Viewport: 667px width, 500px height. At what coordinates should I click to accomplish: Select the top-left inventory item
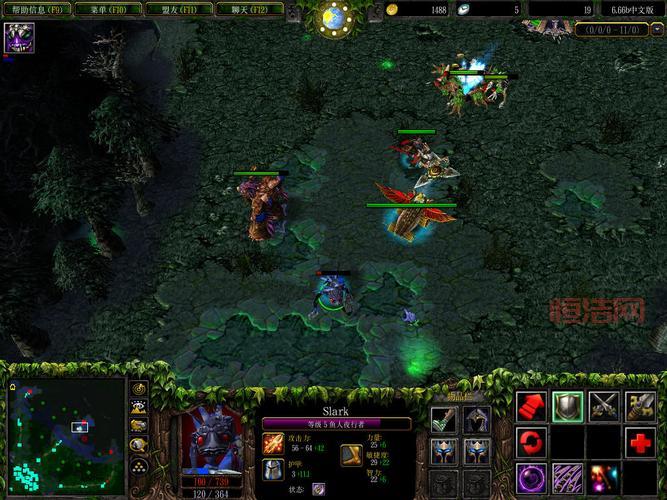click(443, 419)
